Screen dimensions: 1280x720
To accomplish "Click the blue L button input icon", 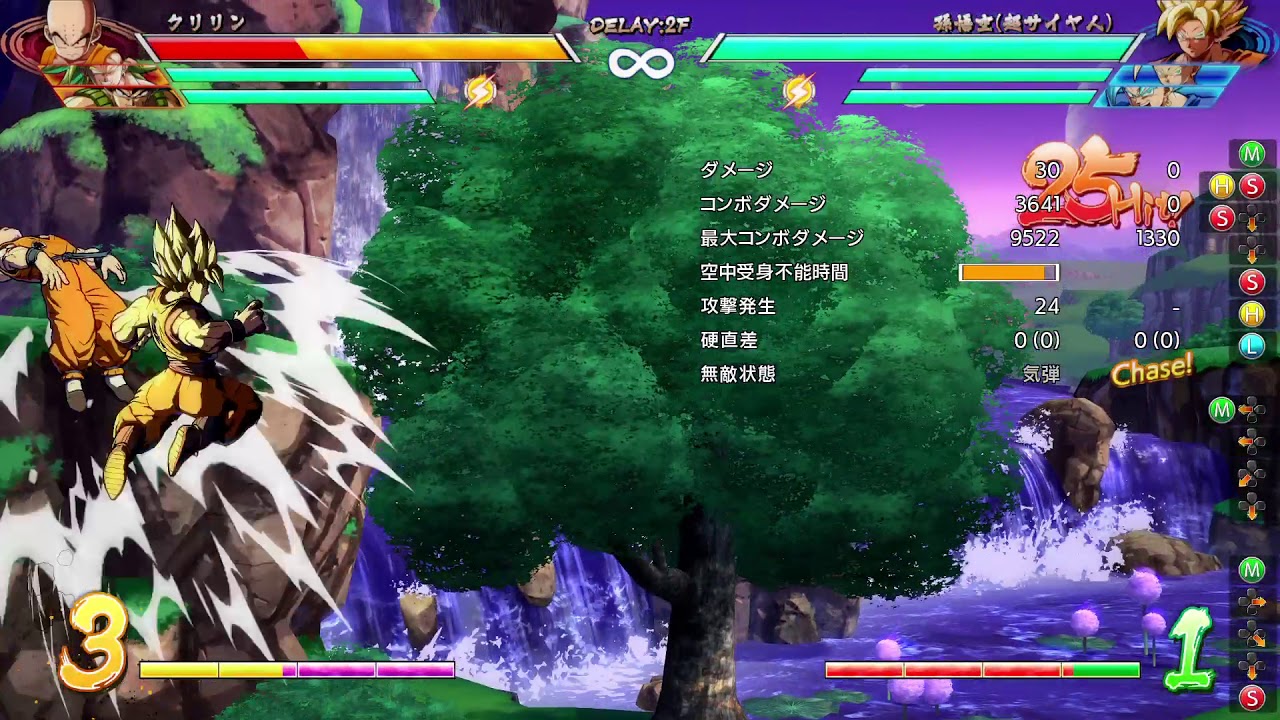I will 1251,343.
